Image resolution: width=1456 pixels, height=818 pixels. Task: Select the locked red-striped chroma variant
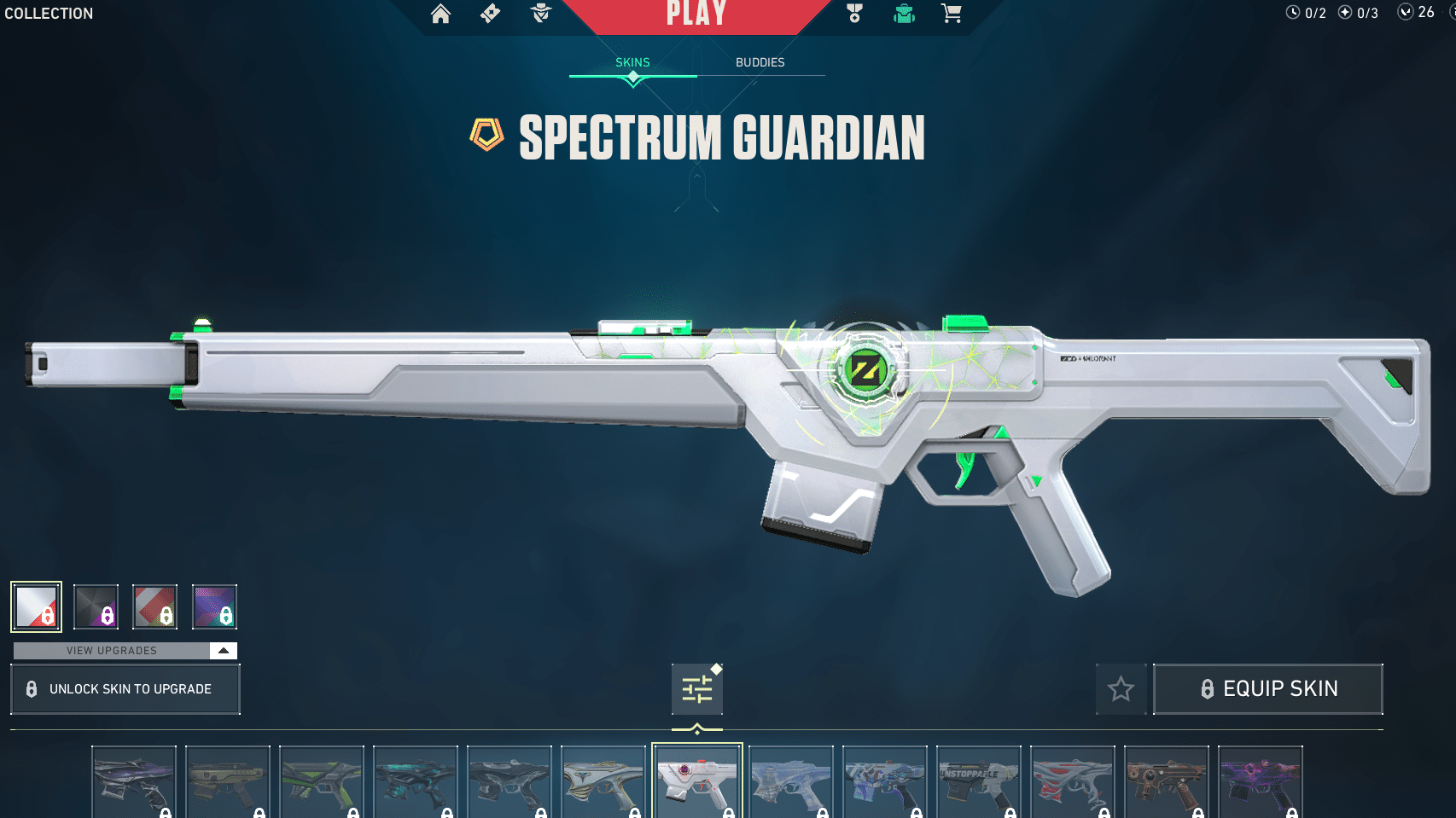pos(154,606)
